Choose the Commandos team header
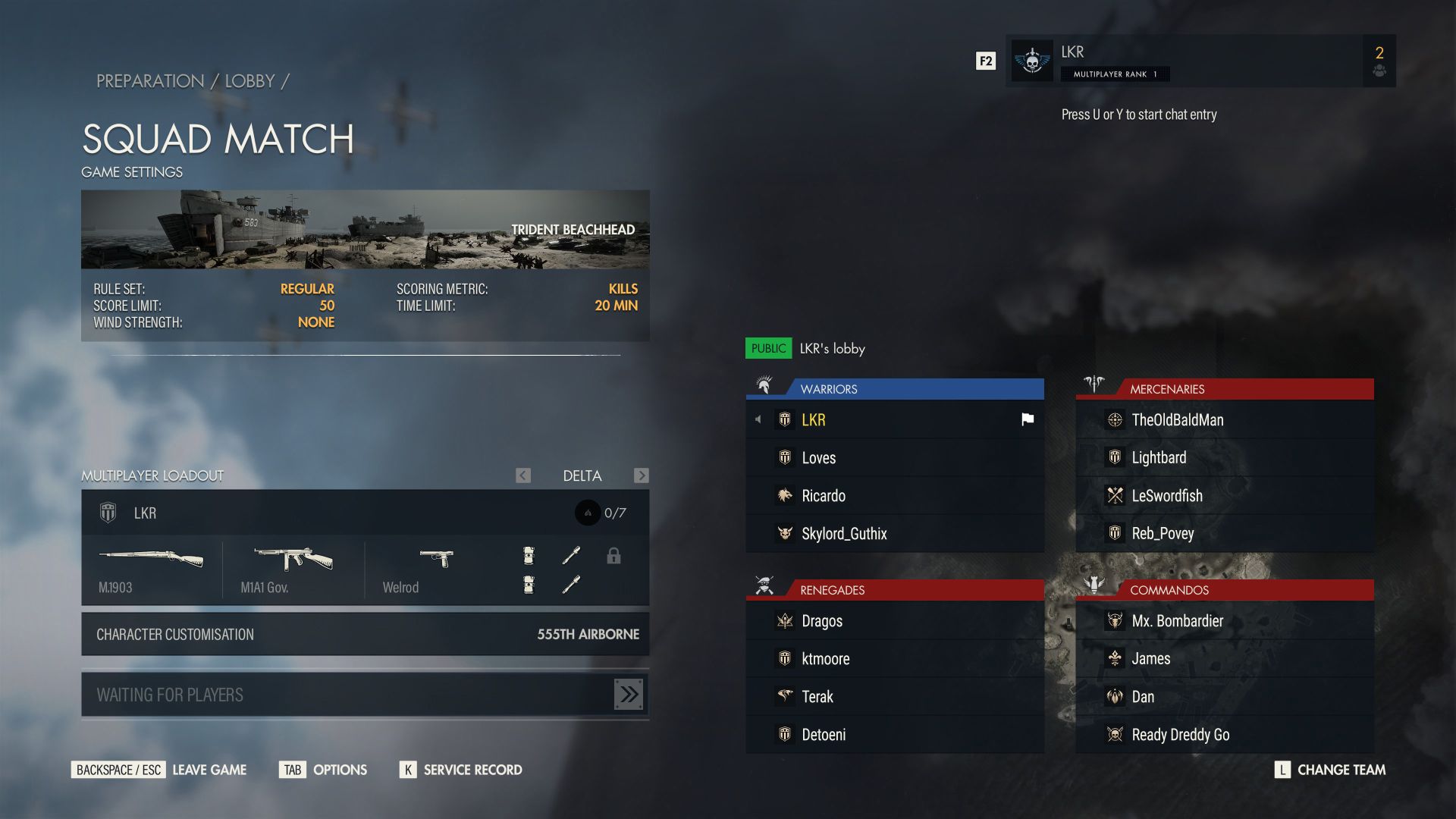The width and height of the screenshot is (1456, 819). pos(1224,590)
